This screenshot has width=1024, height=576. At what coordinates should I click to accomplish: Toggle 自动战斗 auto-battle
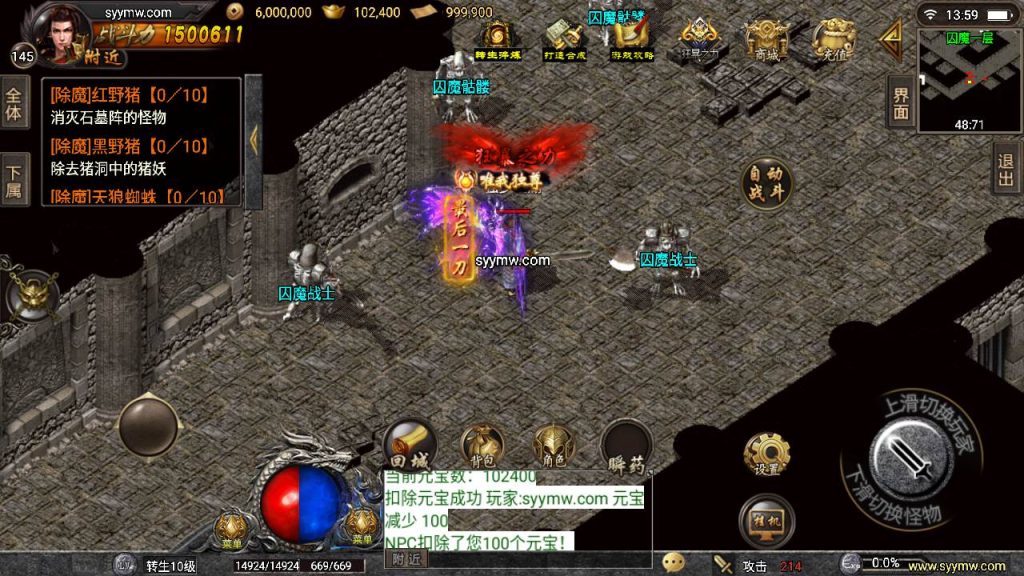767,183
